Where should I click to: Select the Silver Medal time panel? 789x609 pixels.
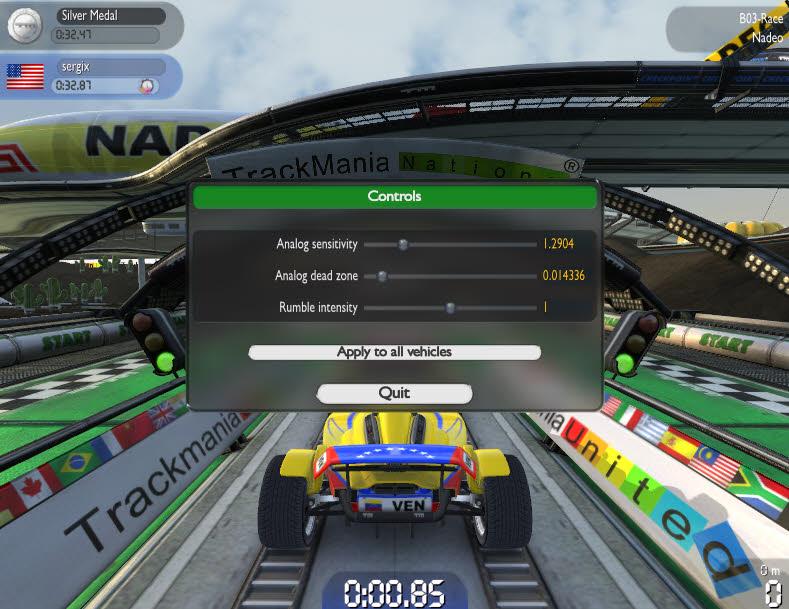90,25
